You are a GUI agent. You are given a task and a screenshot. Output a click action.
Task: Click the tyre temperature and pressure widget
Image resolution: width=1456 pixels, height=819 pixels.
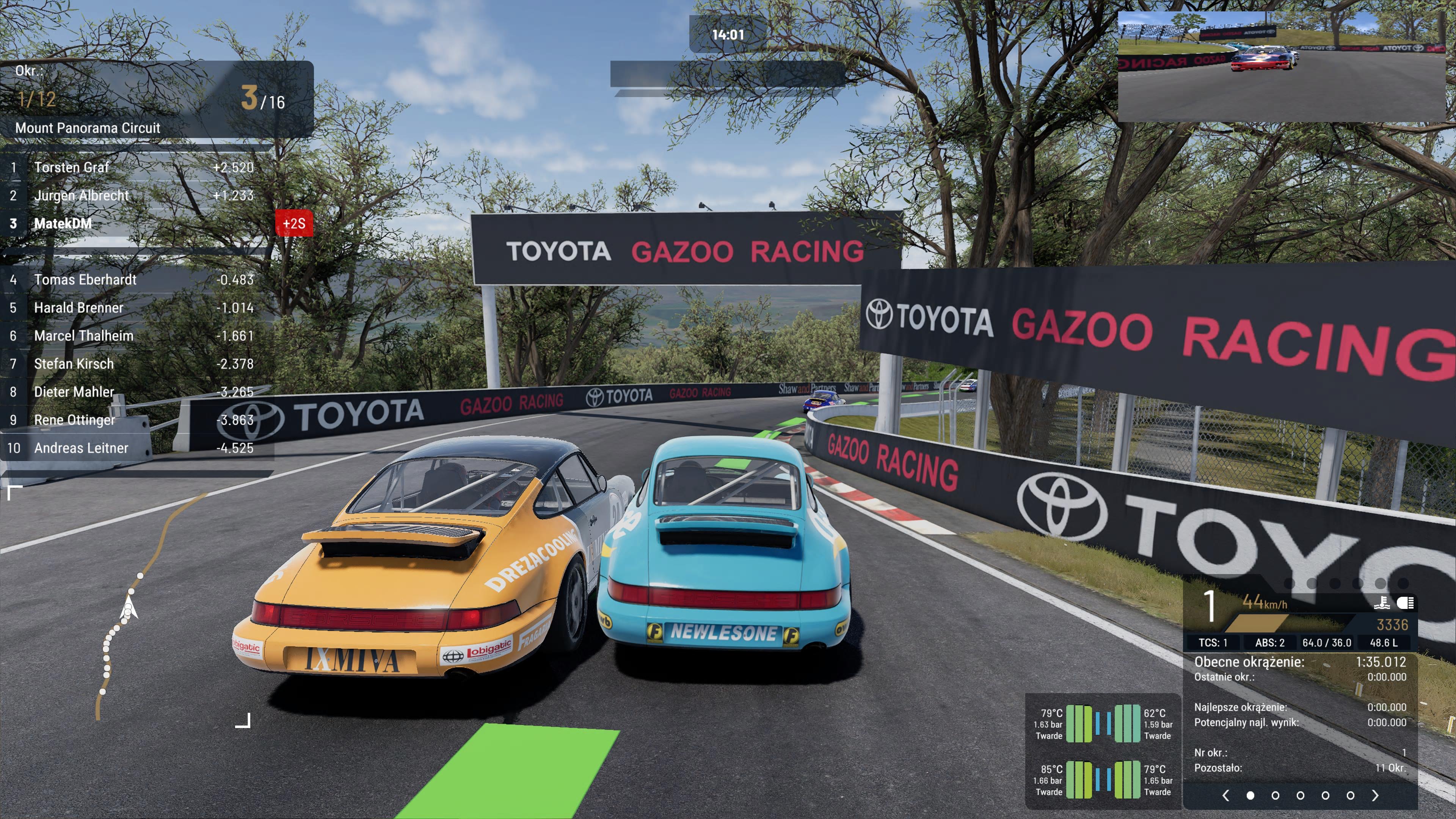[x=1103, y=752]
